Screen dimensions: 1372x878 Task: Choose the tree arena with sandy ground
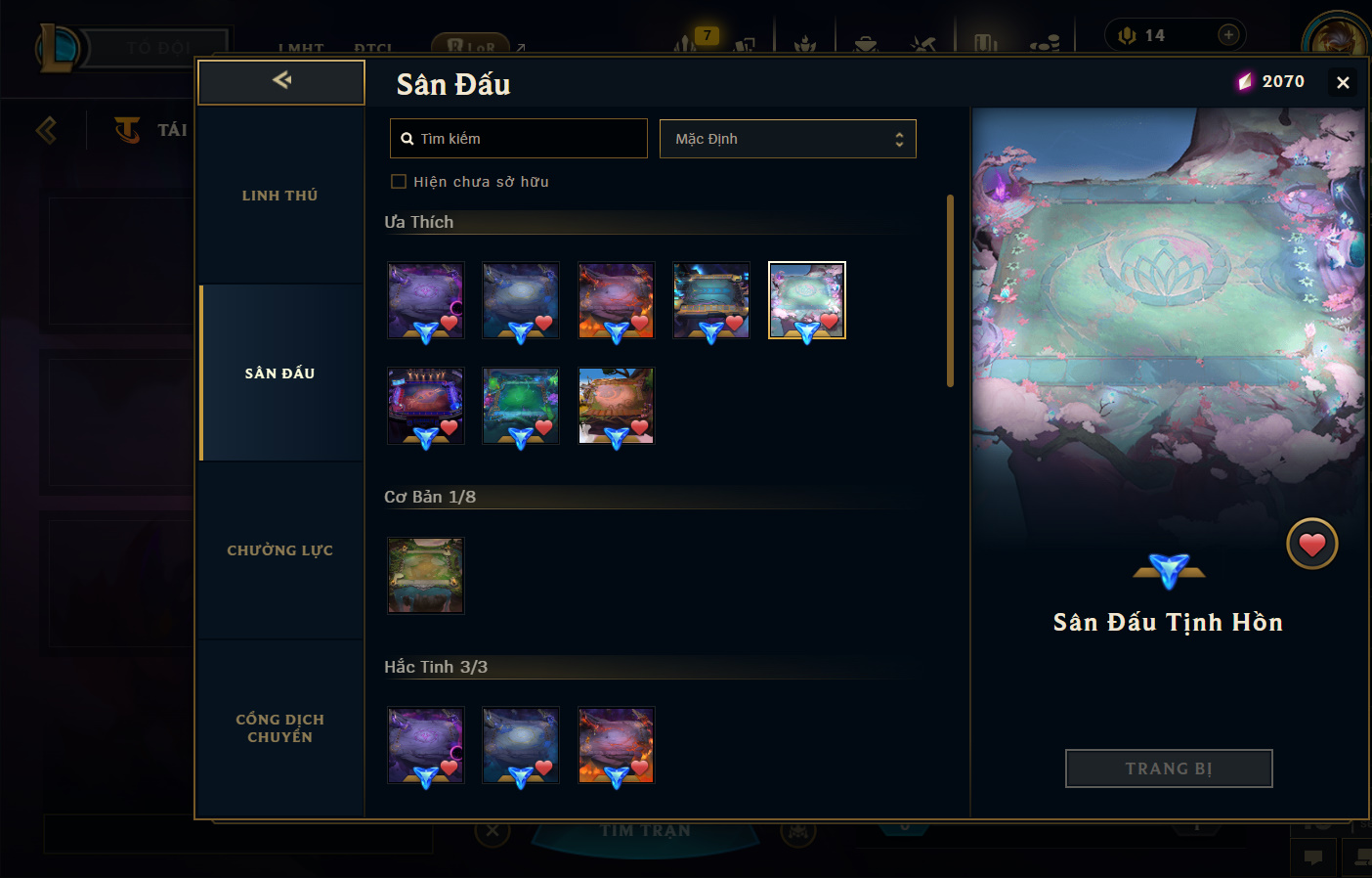point(616,406)
